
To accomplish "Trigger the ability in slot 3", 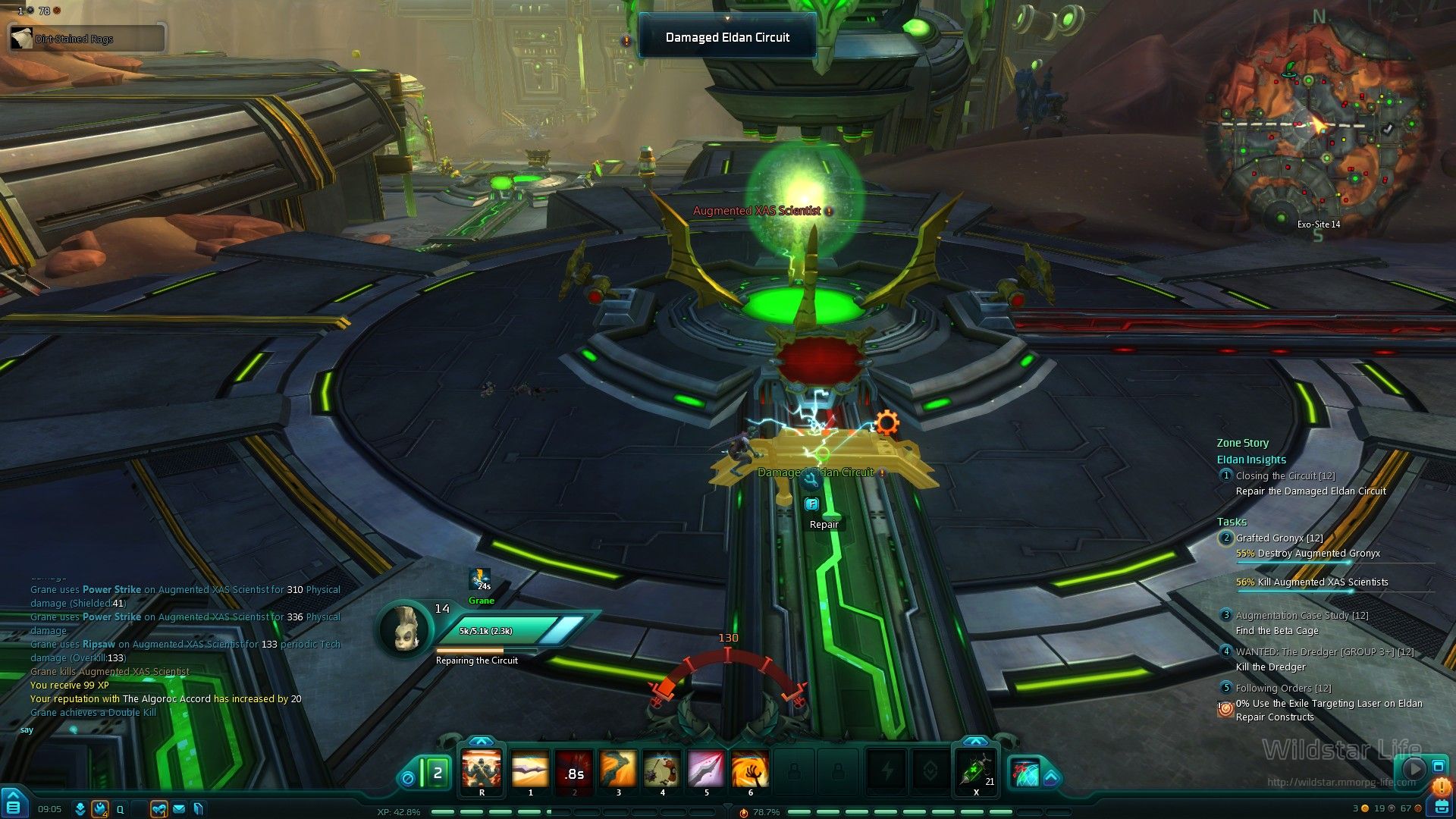I will pos(618,769).
